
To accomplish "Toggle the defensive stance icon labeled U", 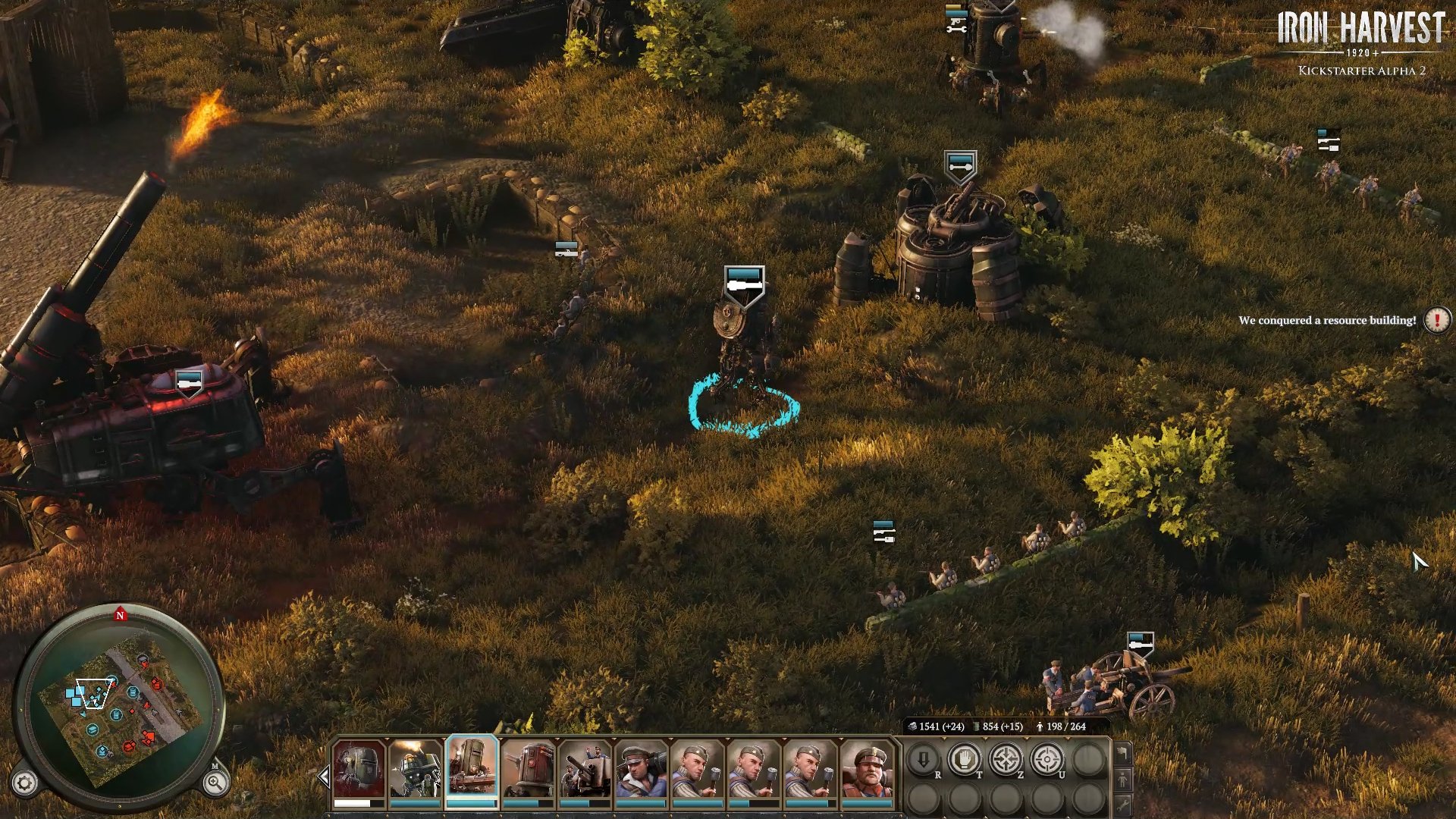I will click(x=1046, y=758).
